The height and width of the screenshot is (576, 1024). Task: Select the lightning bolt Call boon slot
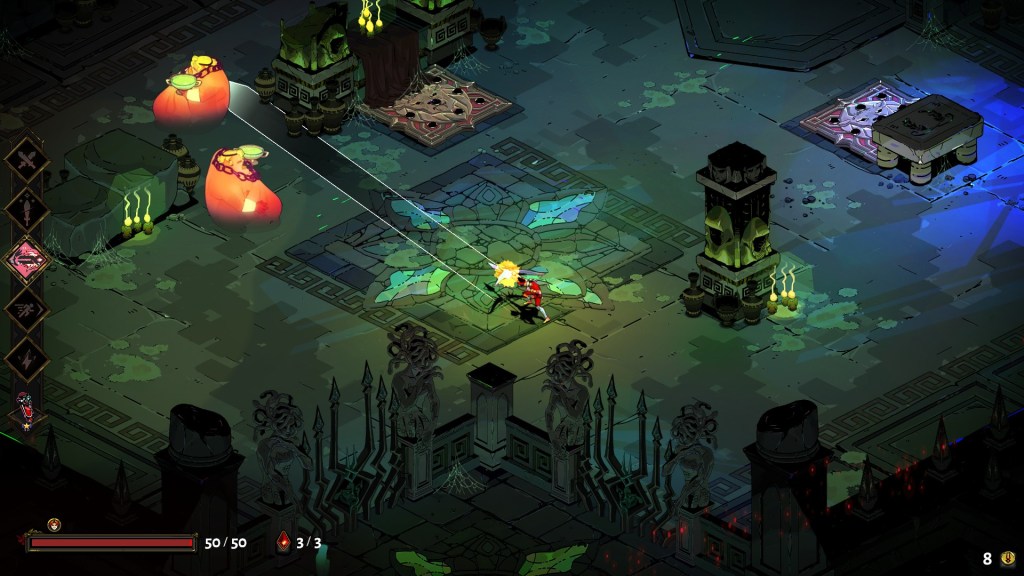(26, 359)
